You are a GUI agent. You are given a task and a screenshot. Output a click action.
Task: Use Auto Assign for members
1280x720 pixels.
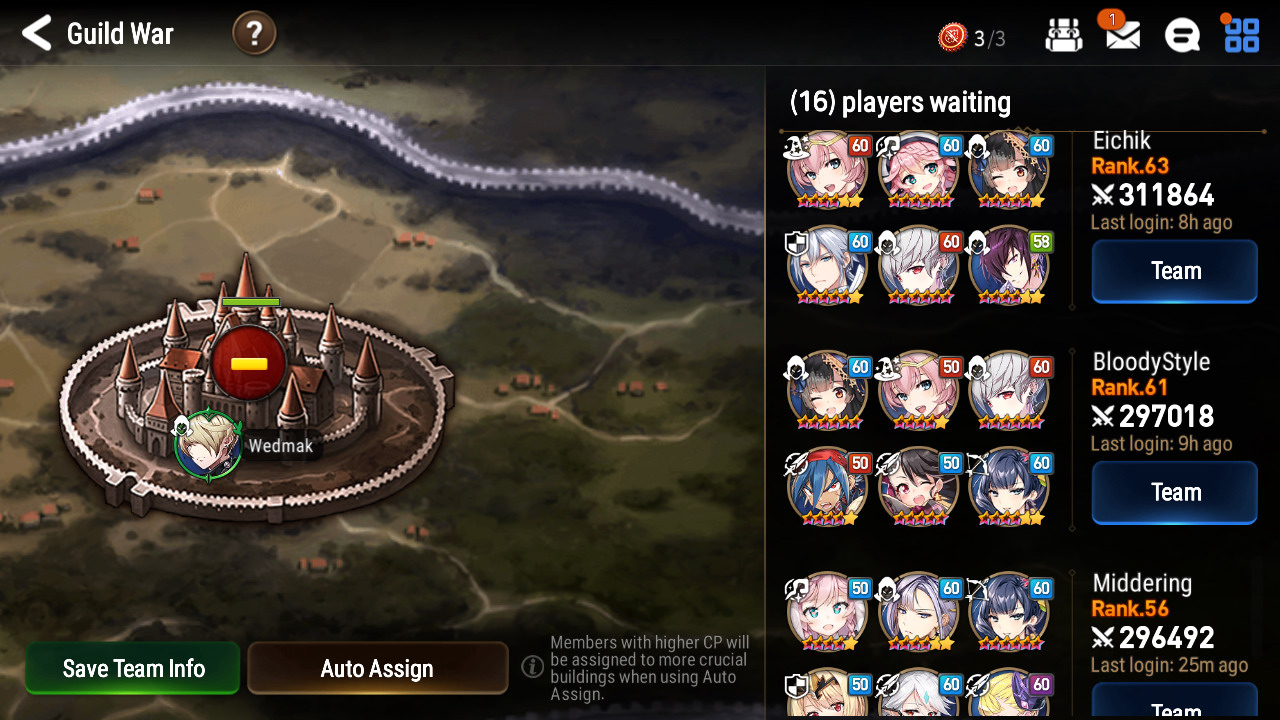(377, 668)
